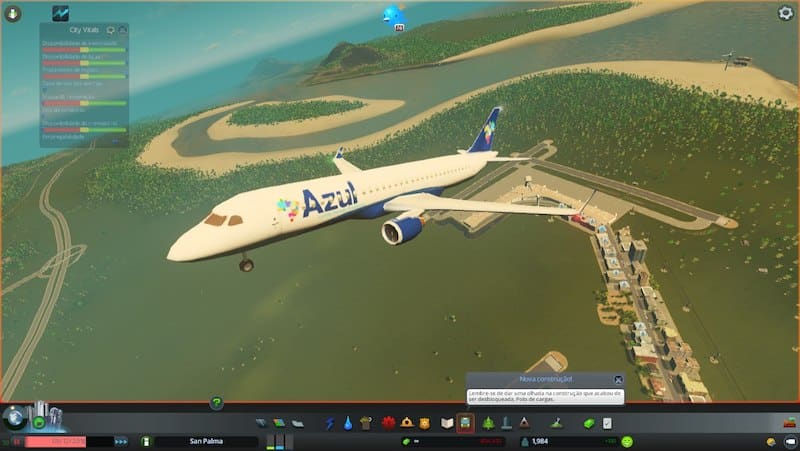Open the education book menu

[x=447, y=423]
